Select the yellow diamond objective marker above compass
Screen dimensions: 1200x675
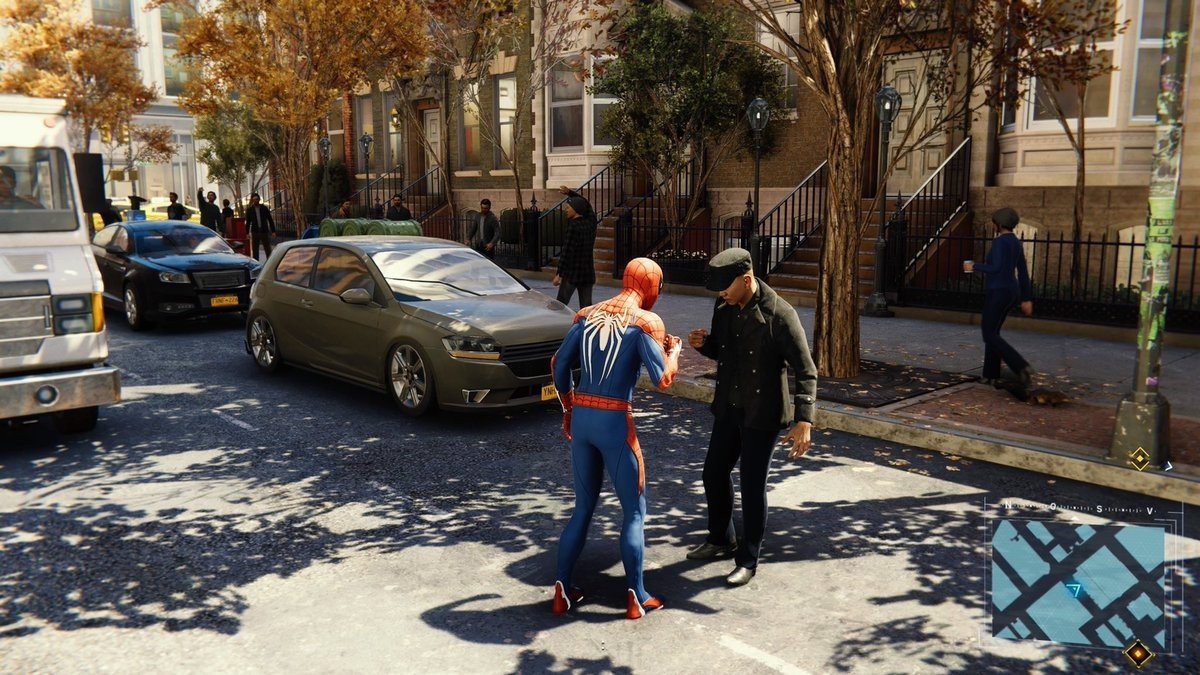1139,459
